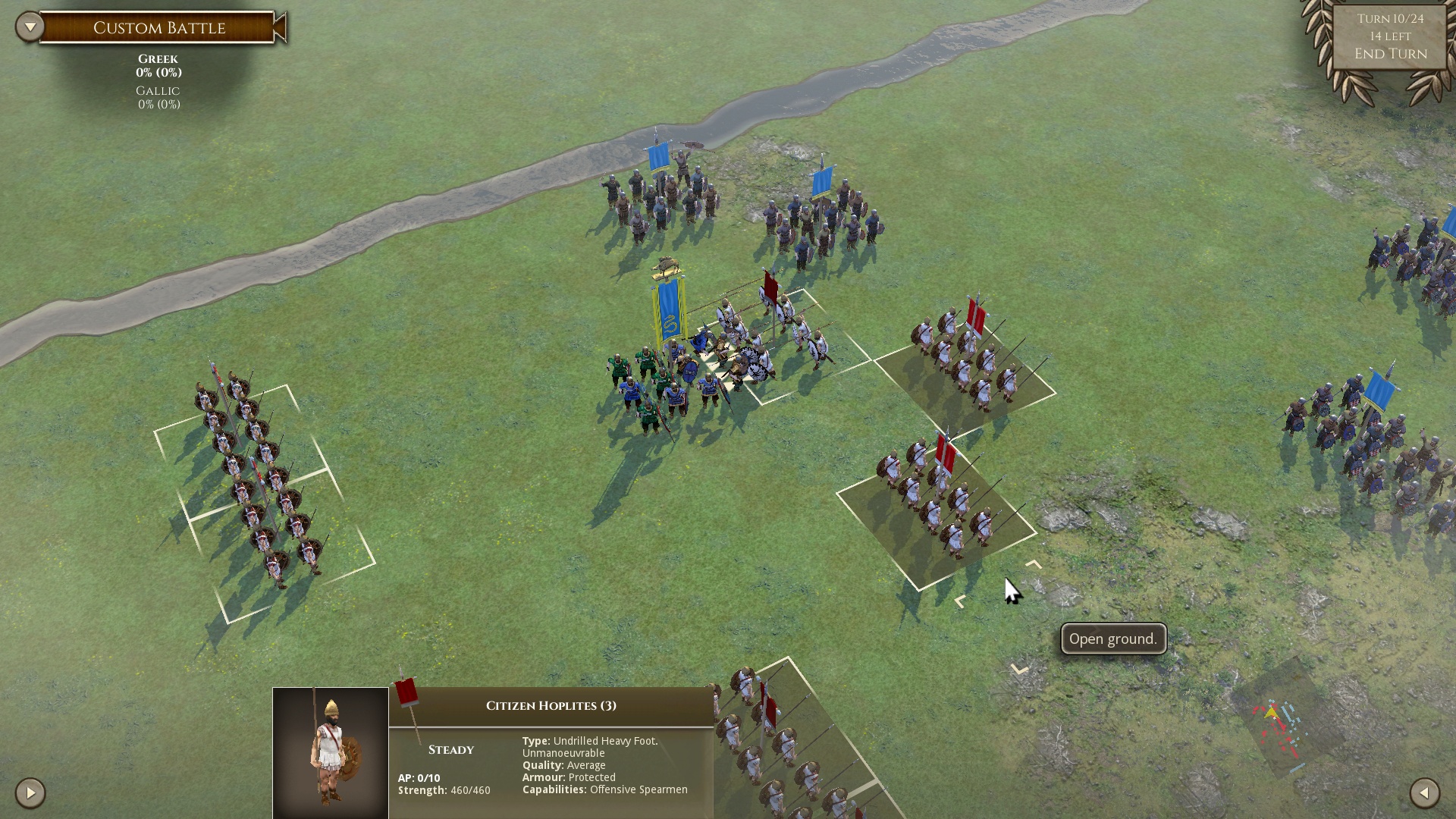End the current turn
This screenshot has height=819, width=1456.
1390,54
